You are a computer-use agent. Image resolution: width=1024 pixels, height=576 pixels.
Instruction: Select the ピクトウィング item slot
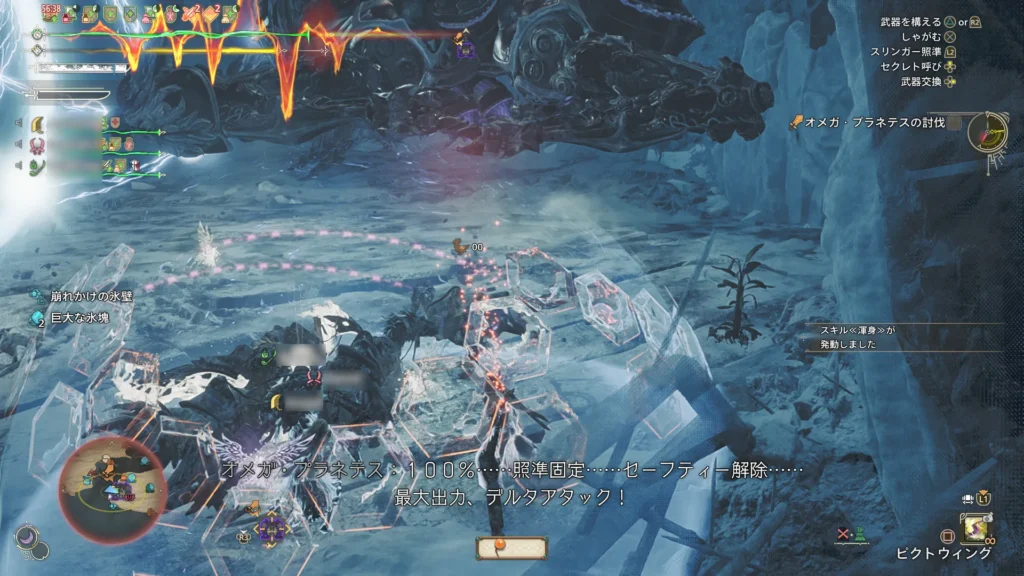[975, 527]
